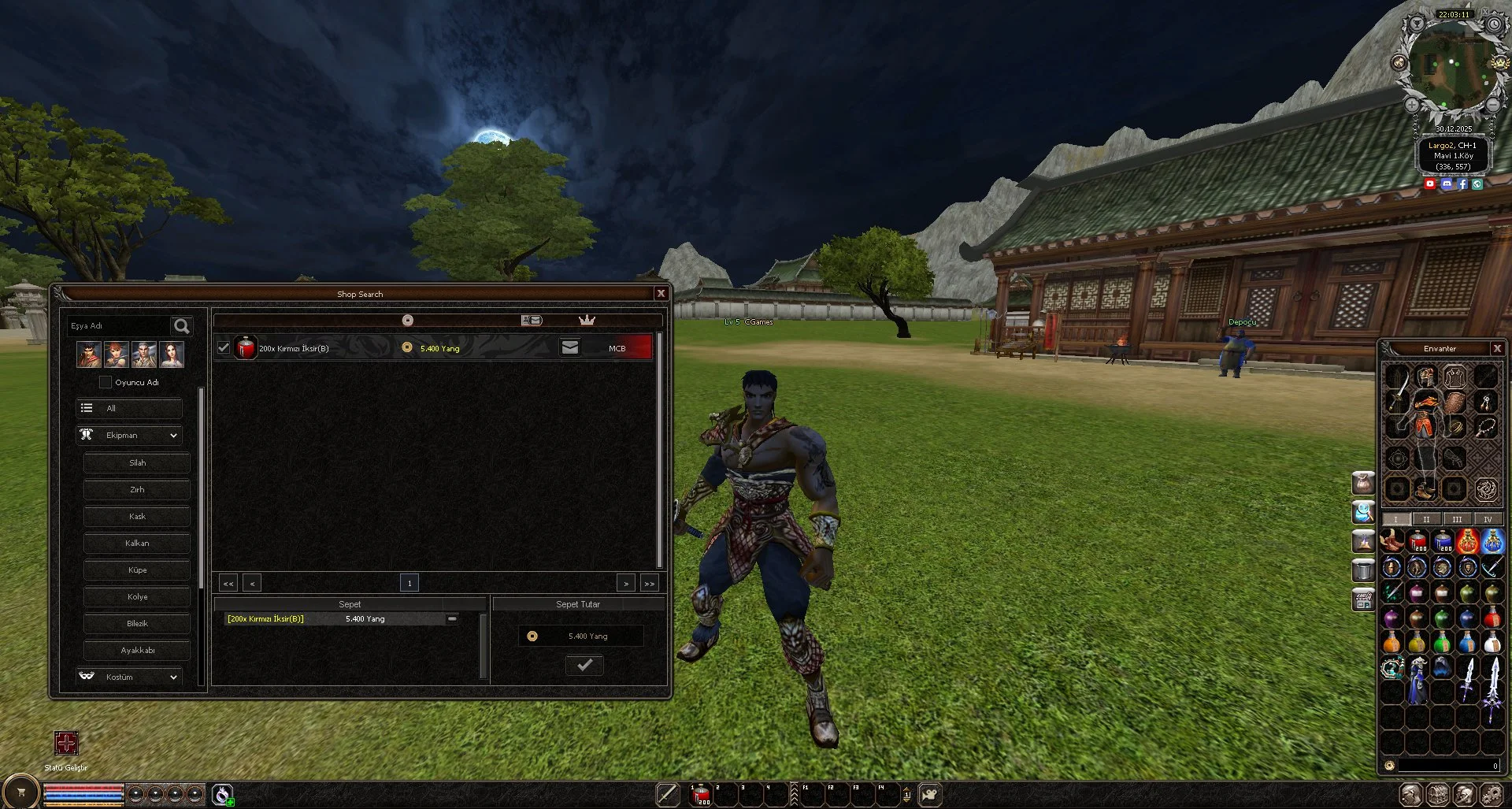Open the mail icon next to seller MCB
This screenshot has width=1512, height=809.
[569, 347]
